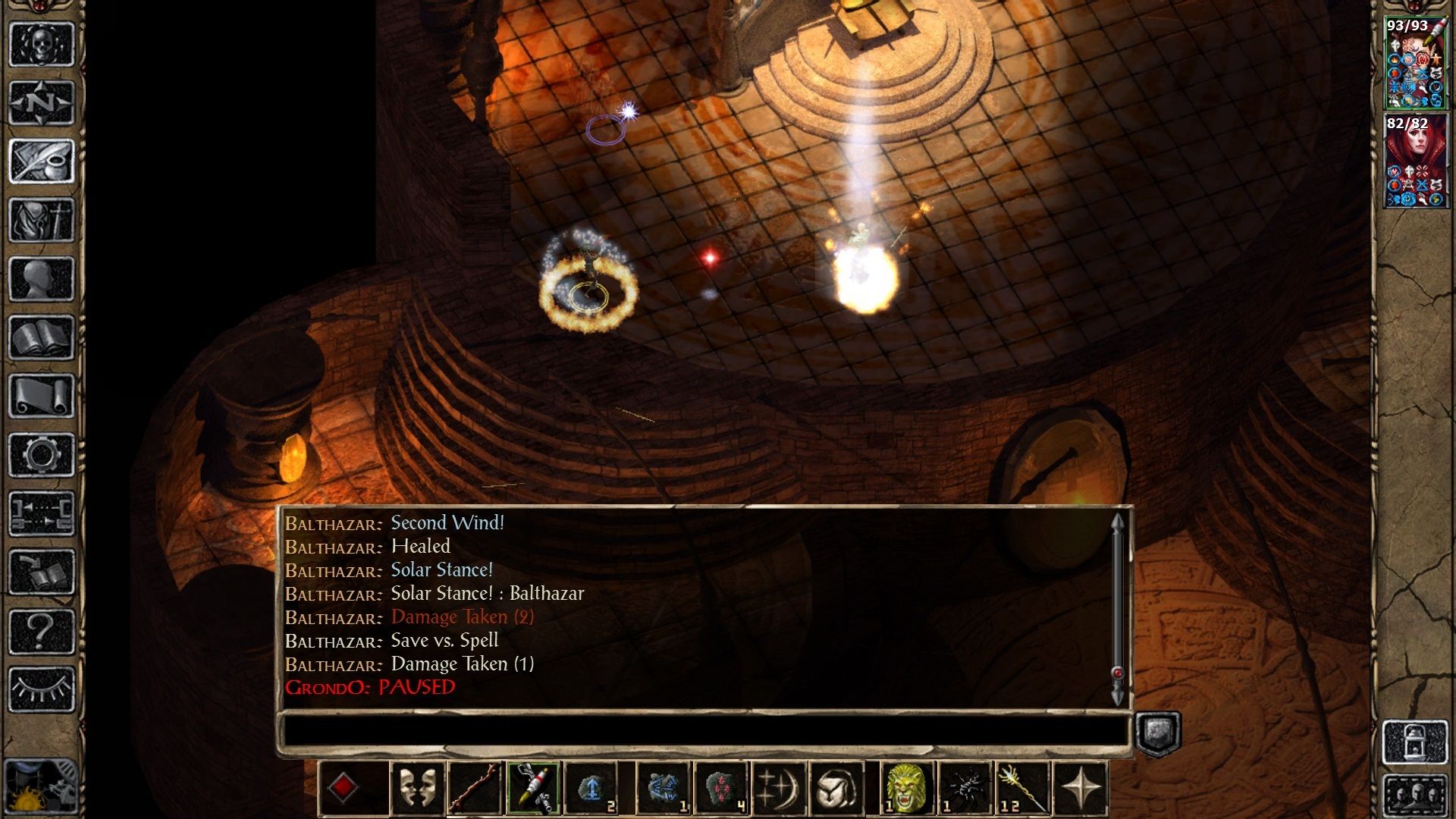The image size is (1456, 819).
Task: Select the first party portrait with 93/93 HP
Action: coord(1415,64)
